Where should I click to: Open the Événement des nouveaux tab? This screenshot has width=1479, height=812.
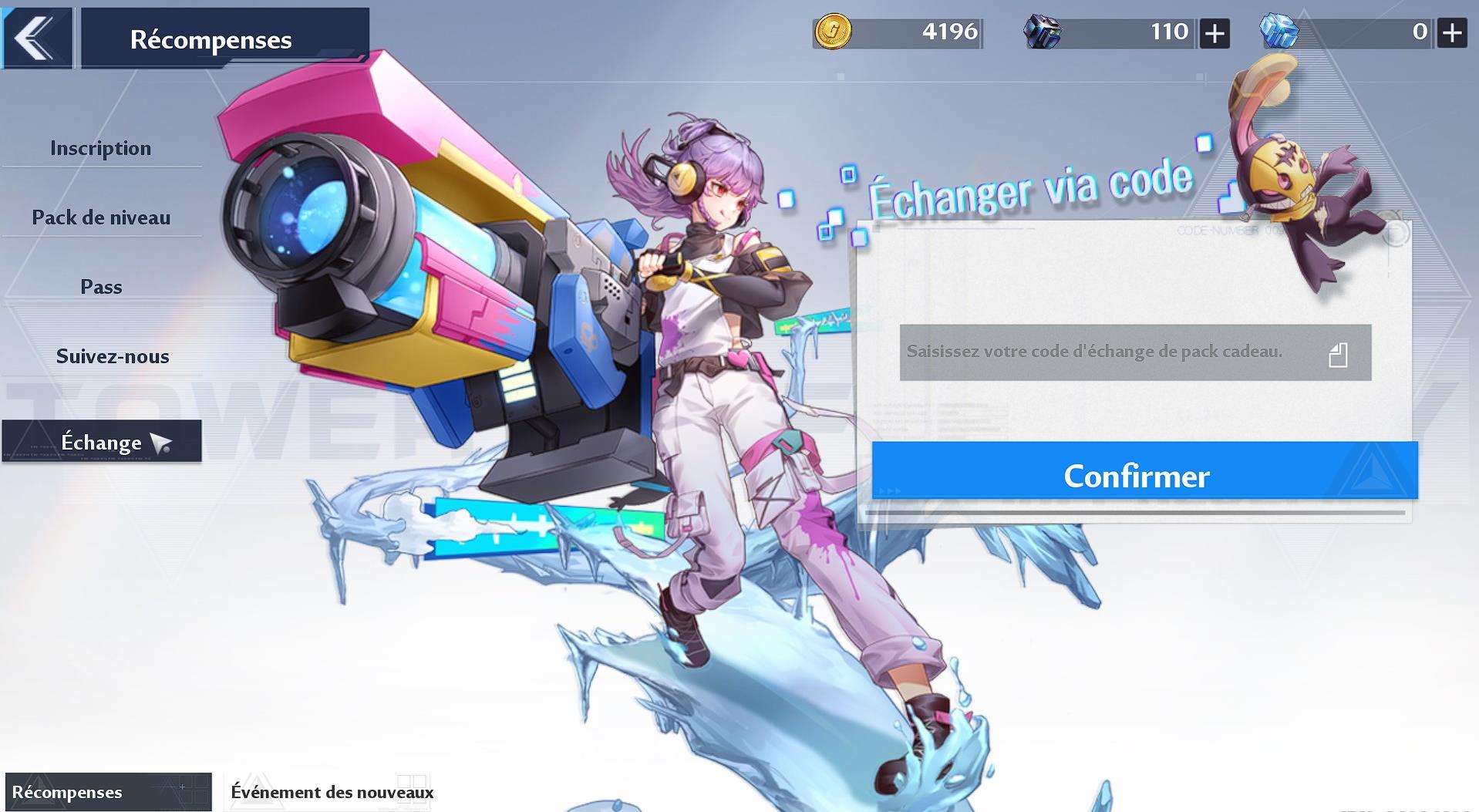coord(332,792)
